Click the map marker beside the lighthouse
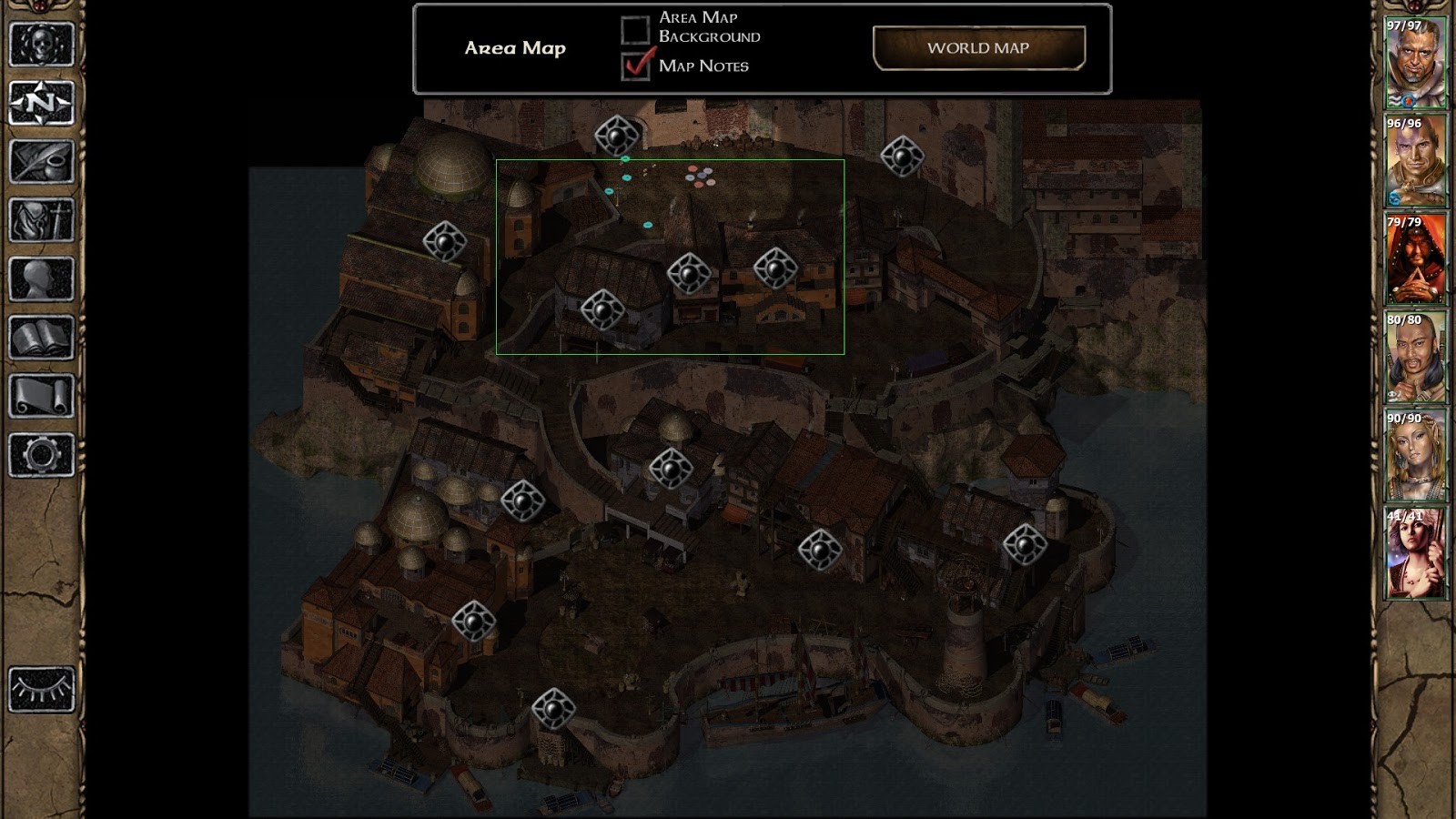This screenshot has height=819, width=1456. (x=1025, y=544)
